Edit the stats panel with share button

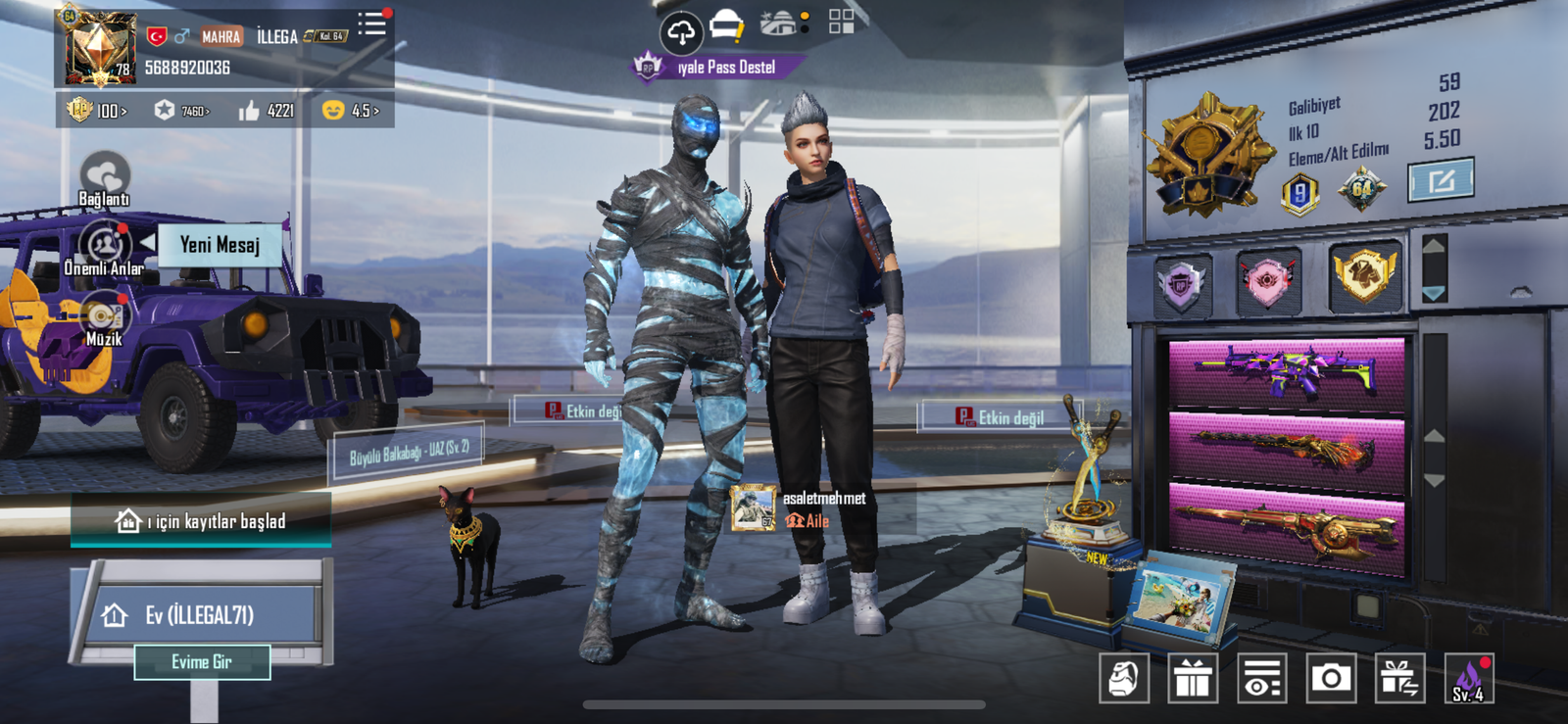[1441, 181]
